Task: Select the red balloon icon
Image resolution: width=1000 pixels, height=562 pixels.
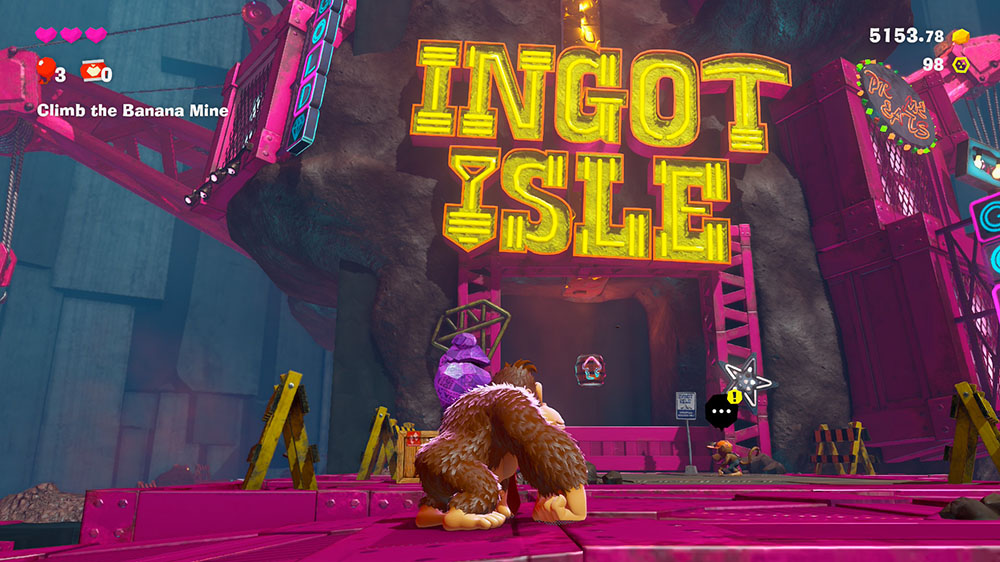Action: pos(45,71)
